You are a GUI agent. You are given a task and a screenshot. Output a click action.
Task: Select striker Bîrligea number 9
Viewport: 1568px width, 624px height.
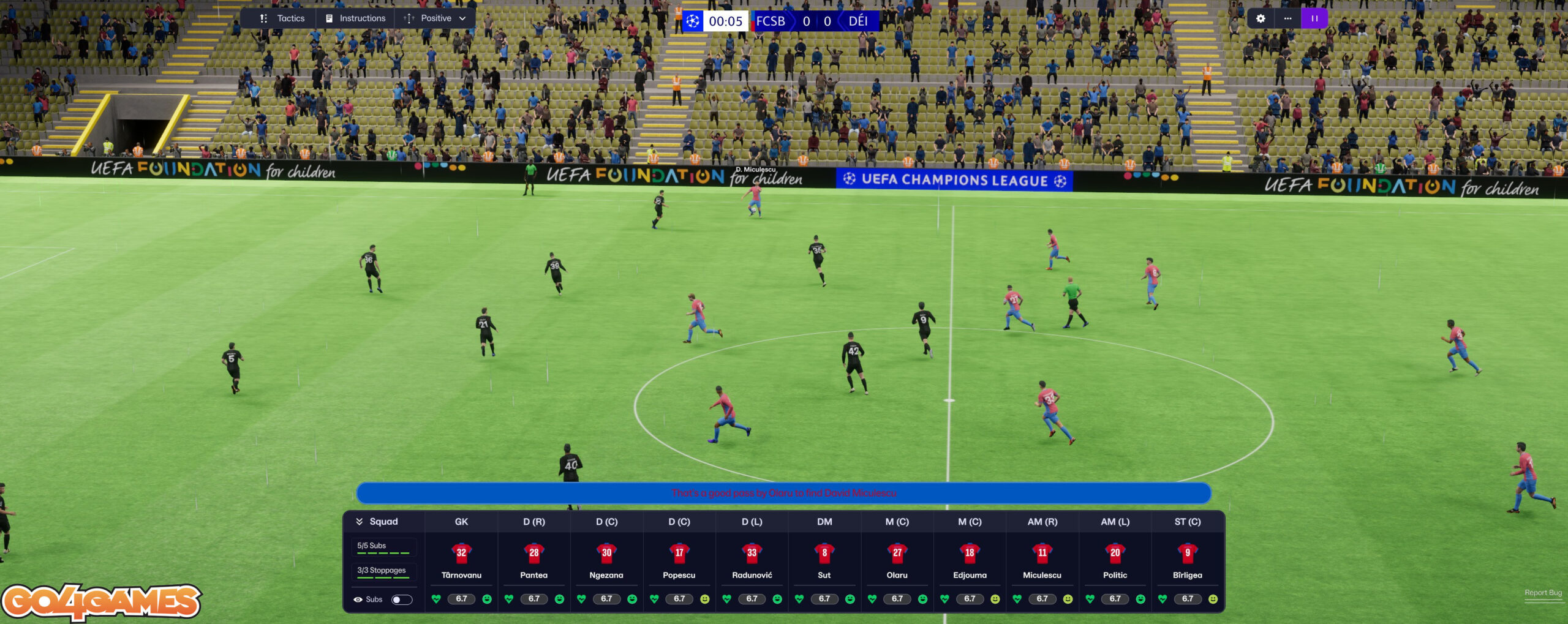coord(1188,553)
